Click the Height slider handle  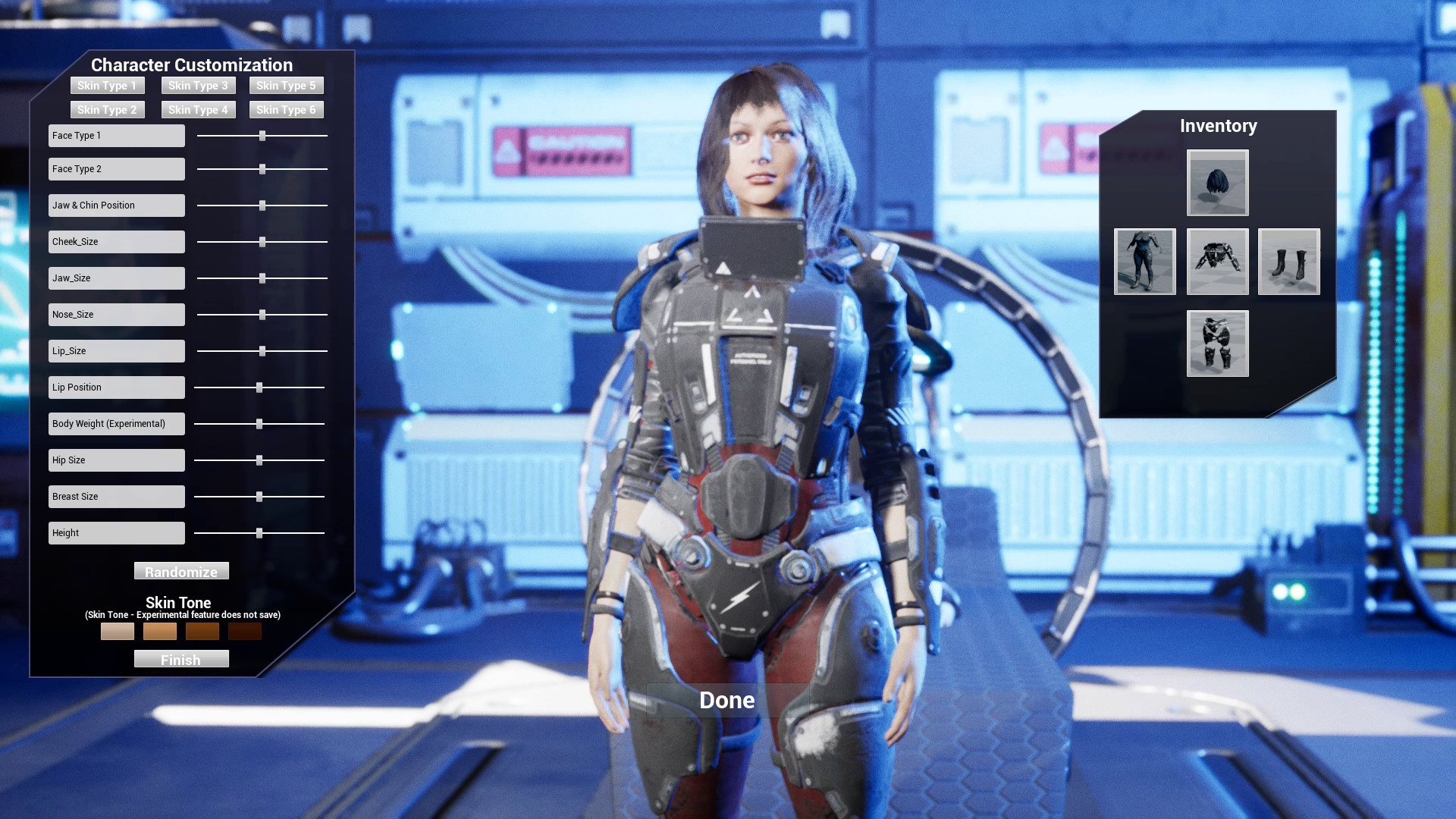pyautogui.click(x=259, y=532)
